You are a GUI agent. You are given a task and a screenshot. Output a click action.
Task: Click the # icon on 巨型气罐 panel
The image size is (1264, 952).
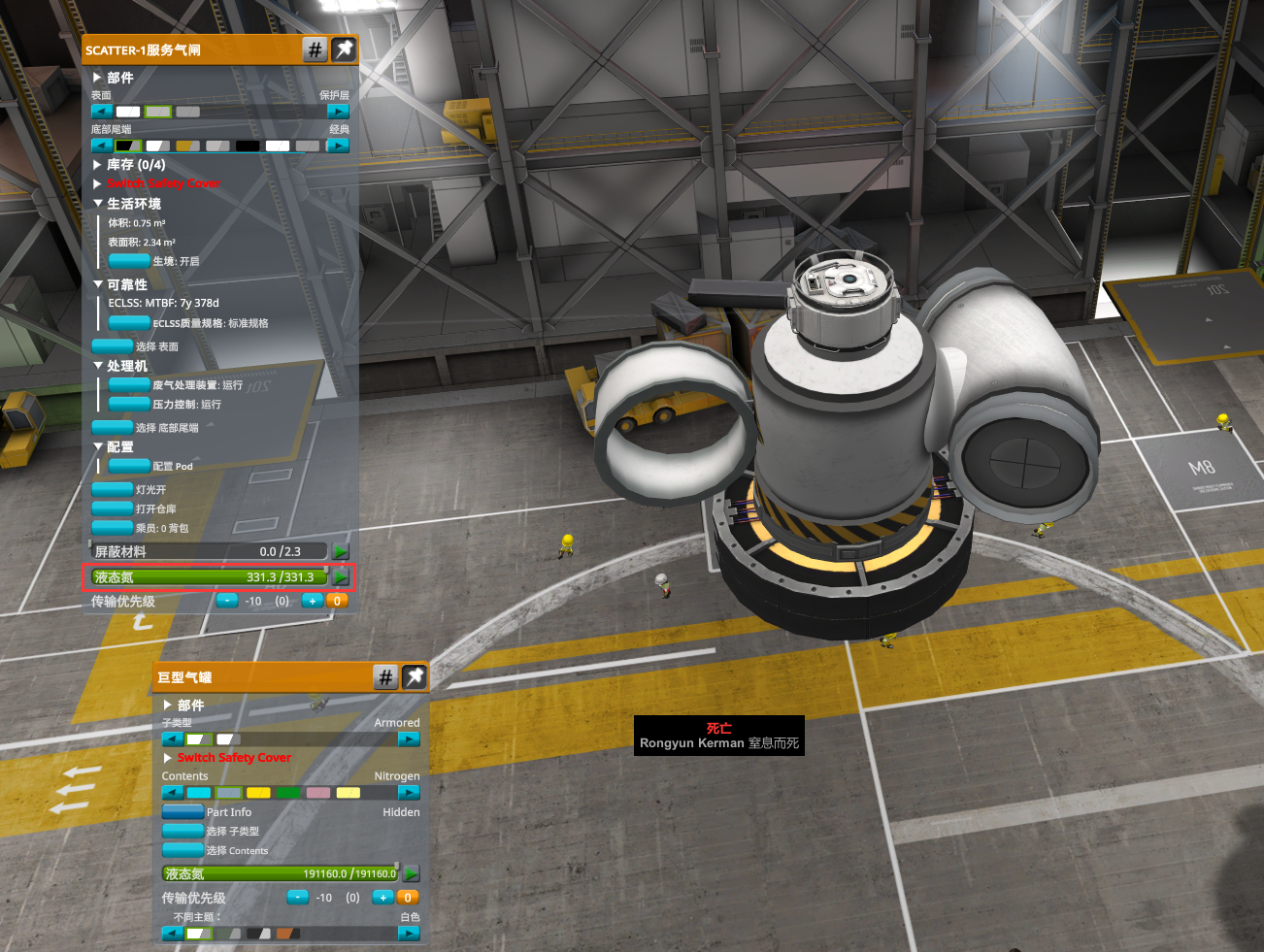click(385, 676)
